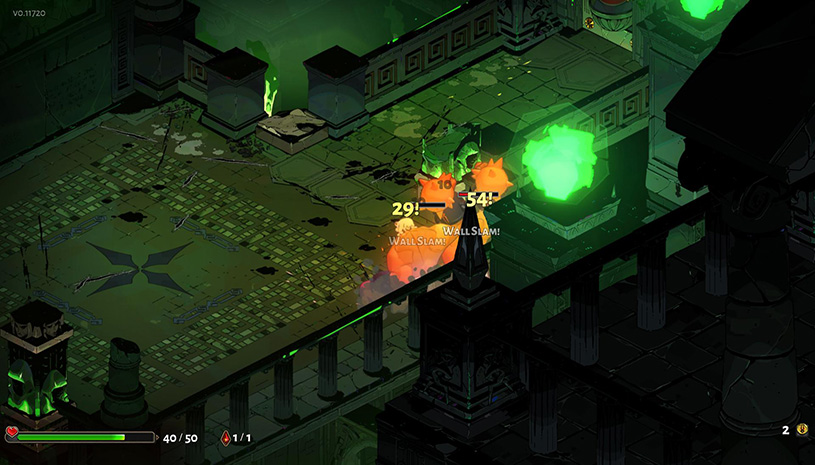Screen dimensions: 815x465
Task: Click the red heart health icon
Action: click(x=12, y=433)
